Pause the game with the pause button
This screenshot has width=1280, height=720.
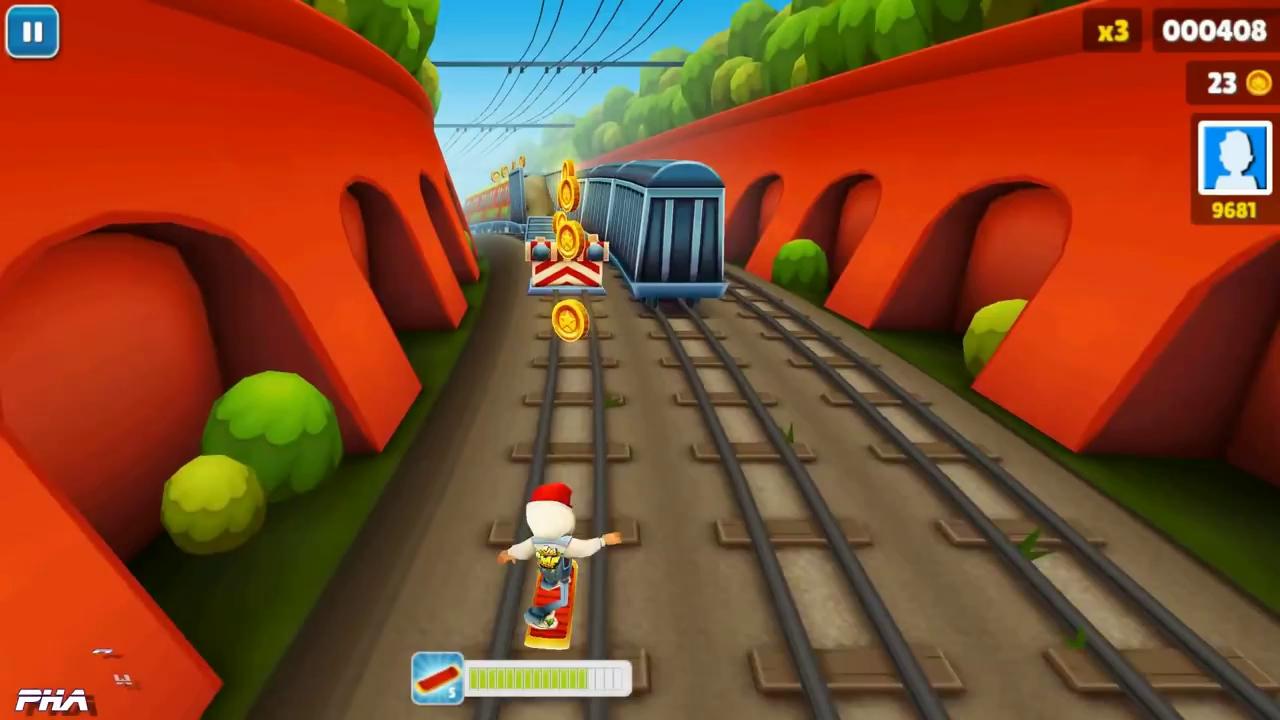click(32, 32)
